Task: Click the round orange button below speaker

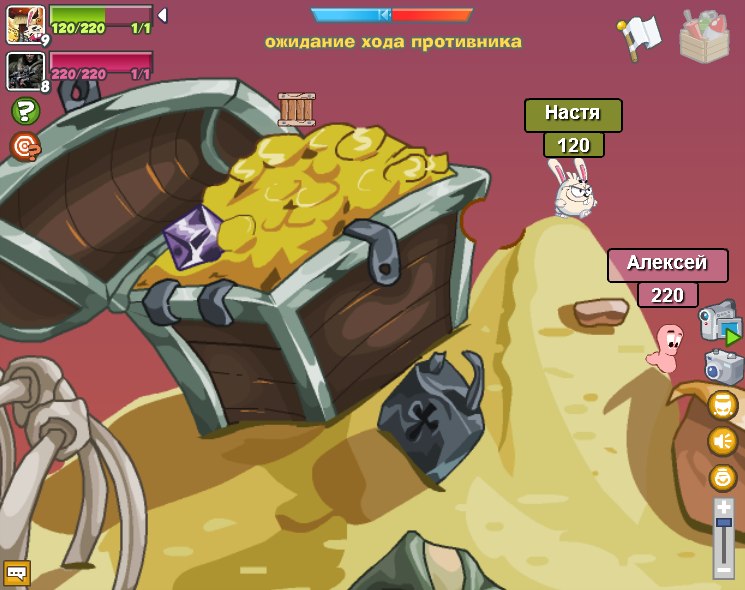Action: click(x=723, y=477)
